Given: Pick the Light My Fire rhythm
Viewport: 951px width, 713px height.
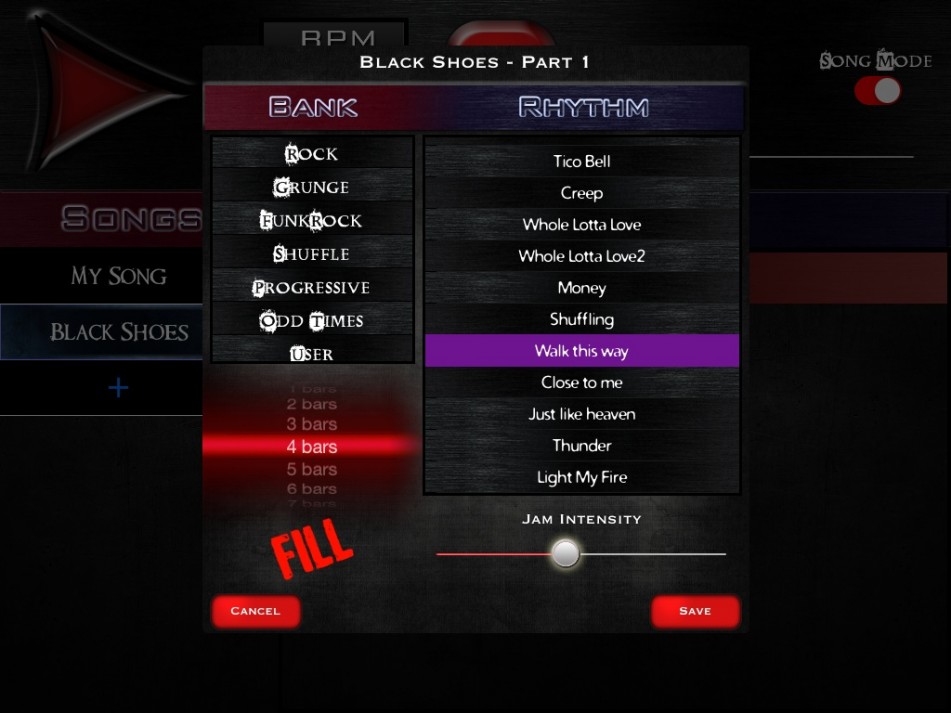Looking at the screenshot, I should tap(581, 477).
